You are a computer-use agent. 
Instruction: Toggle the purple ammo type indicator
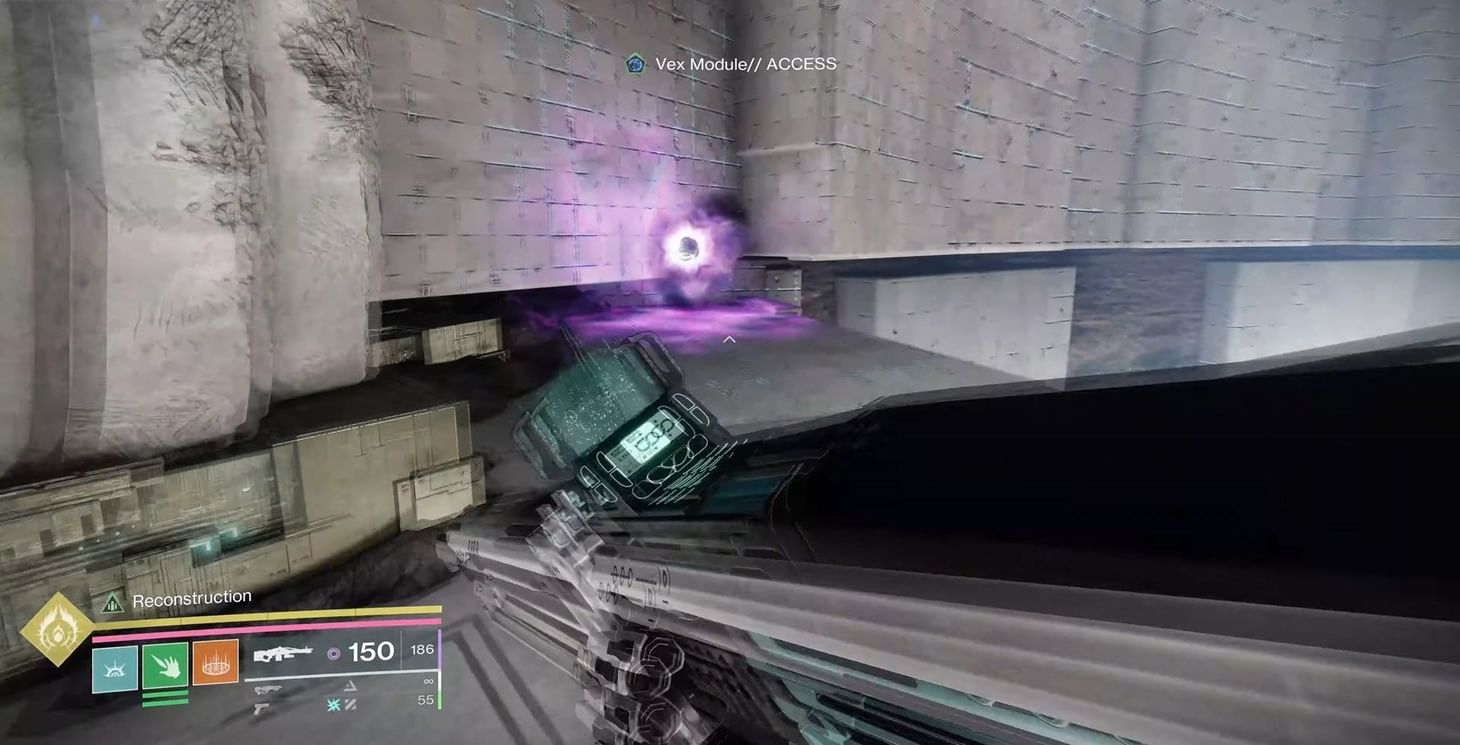[x=333, y=654]
